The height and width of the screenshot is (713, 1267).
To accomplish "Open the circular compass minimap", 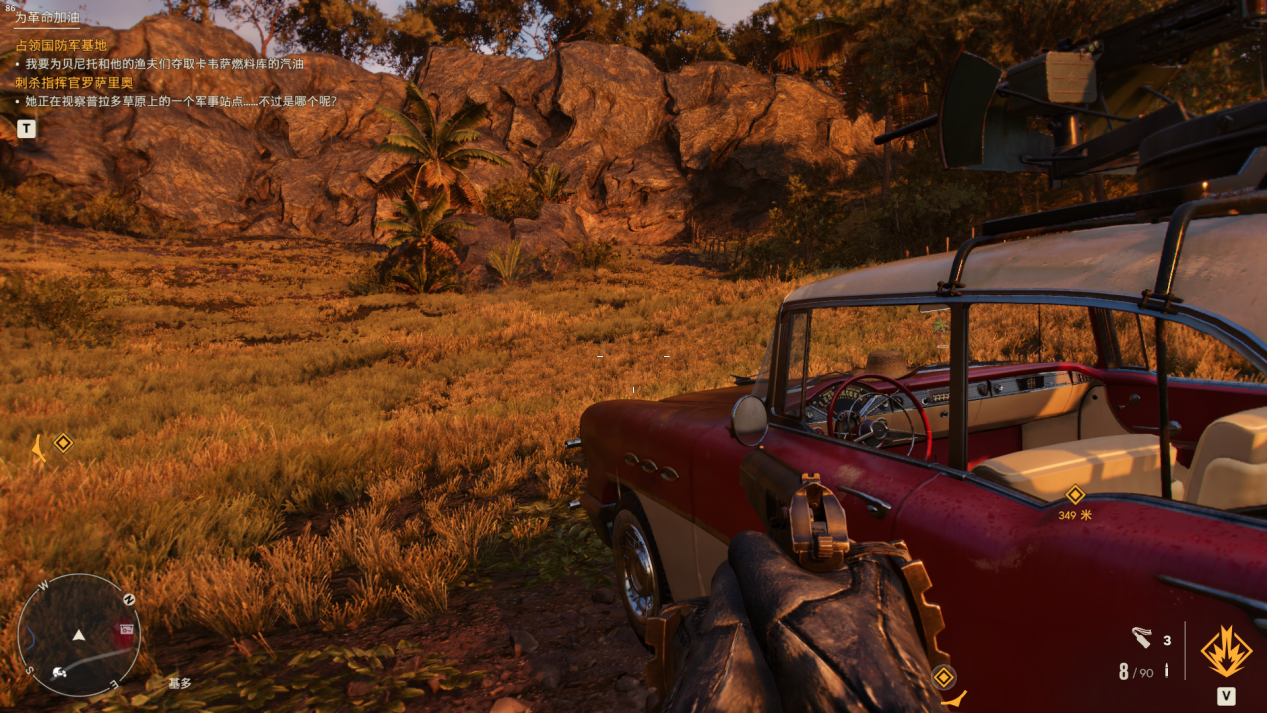I will coord(79,635).
